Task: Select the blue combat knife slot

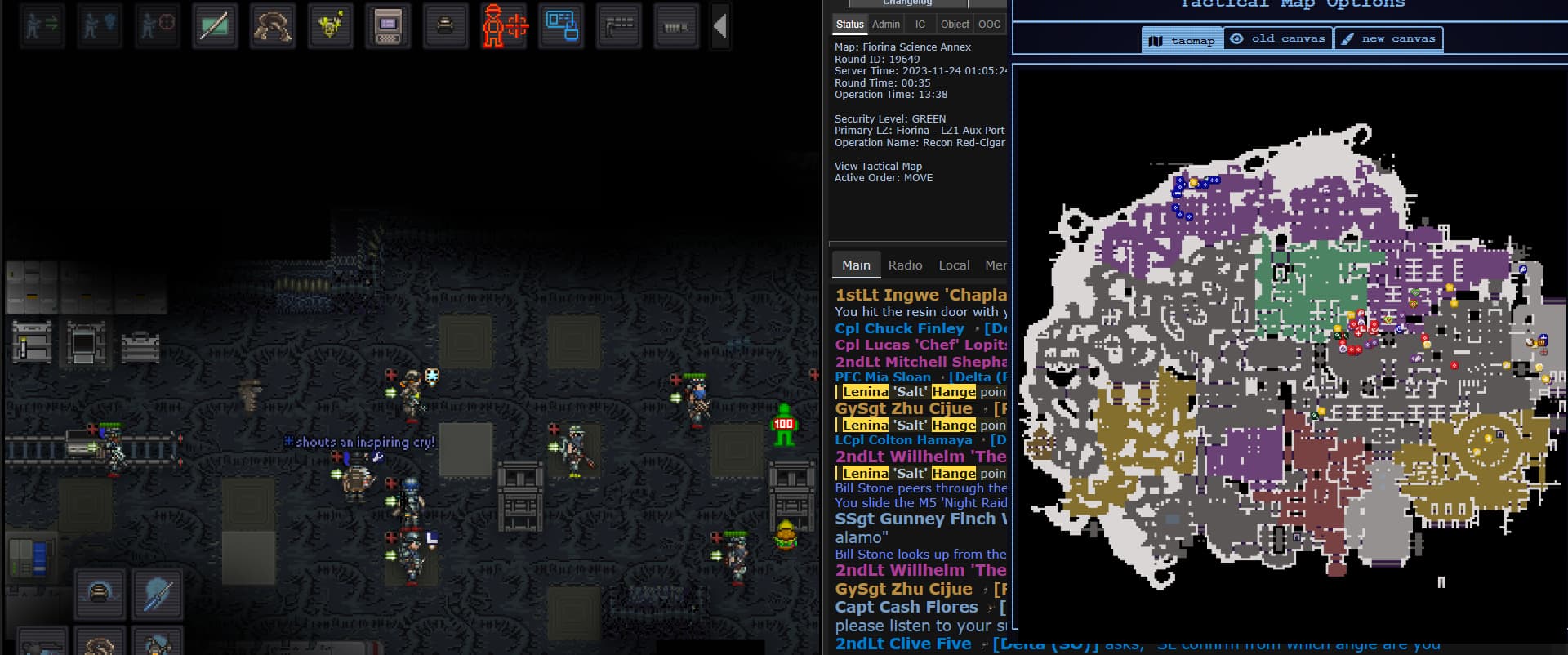Action: point(157,594)
